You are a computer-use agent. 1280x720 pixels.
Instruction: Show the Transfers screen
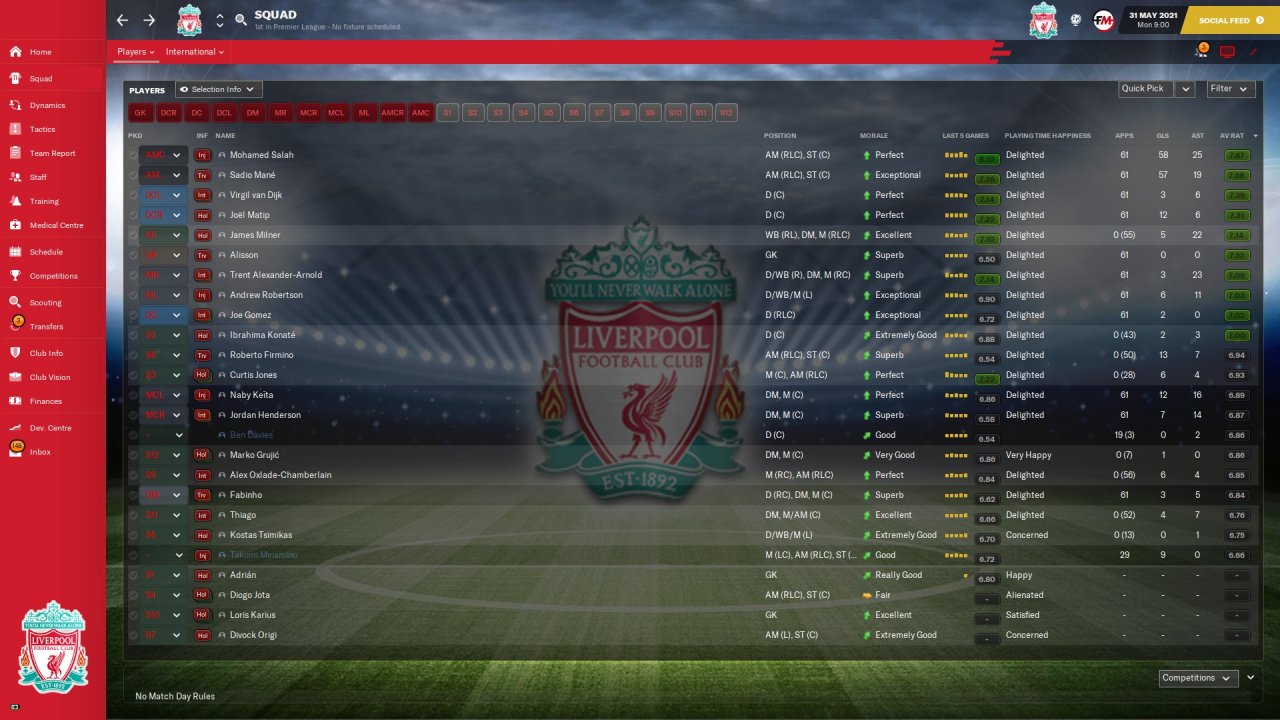46,326
